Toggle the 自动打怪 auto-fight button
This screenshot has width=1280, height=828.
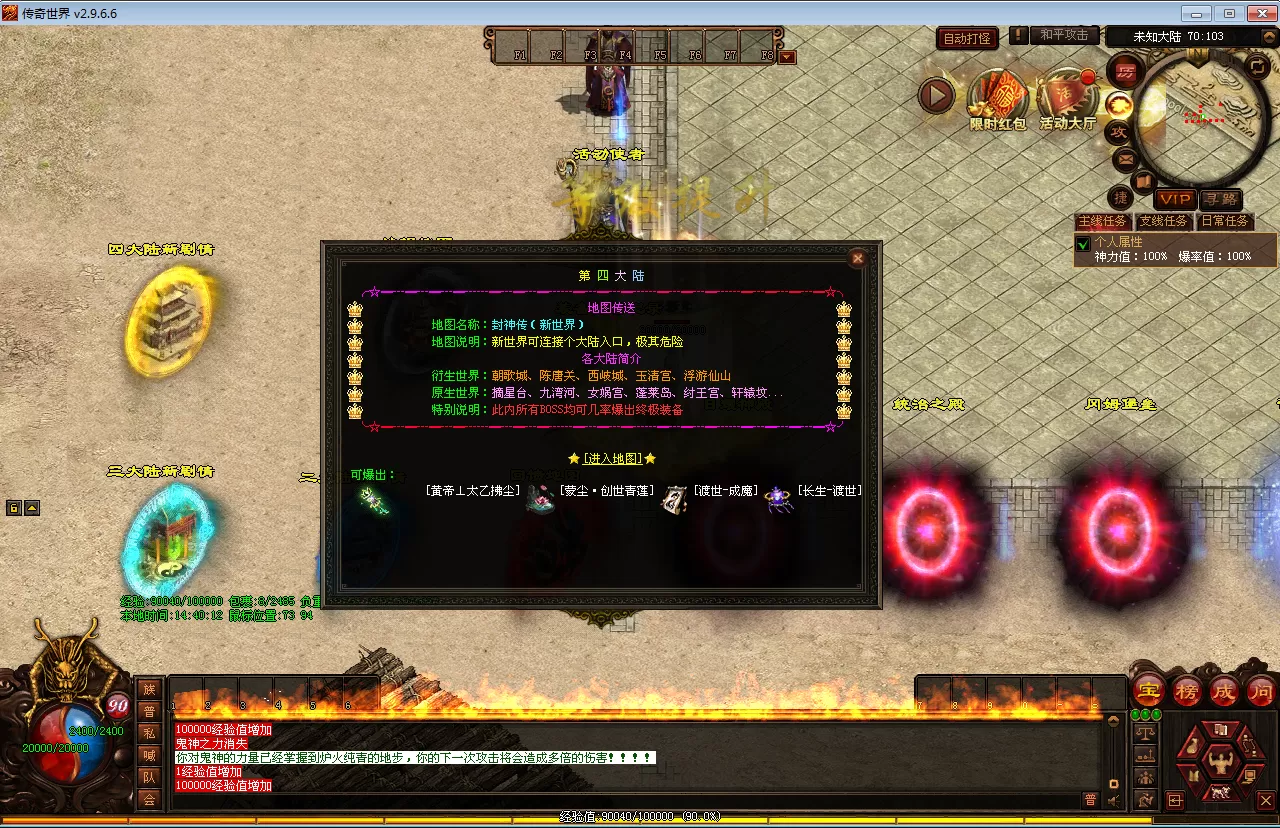(x=968, y=38)
